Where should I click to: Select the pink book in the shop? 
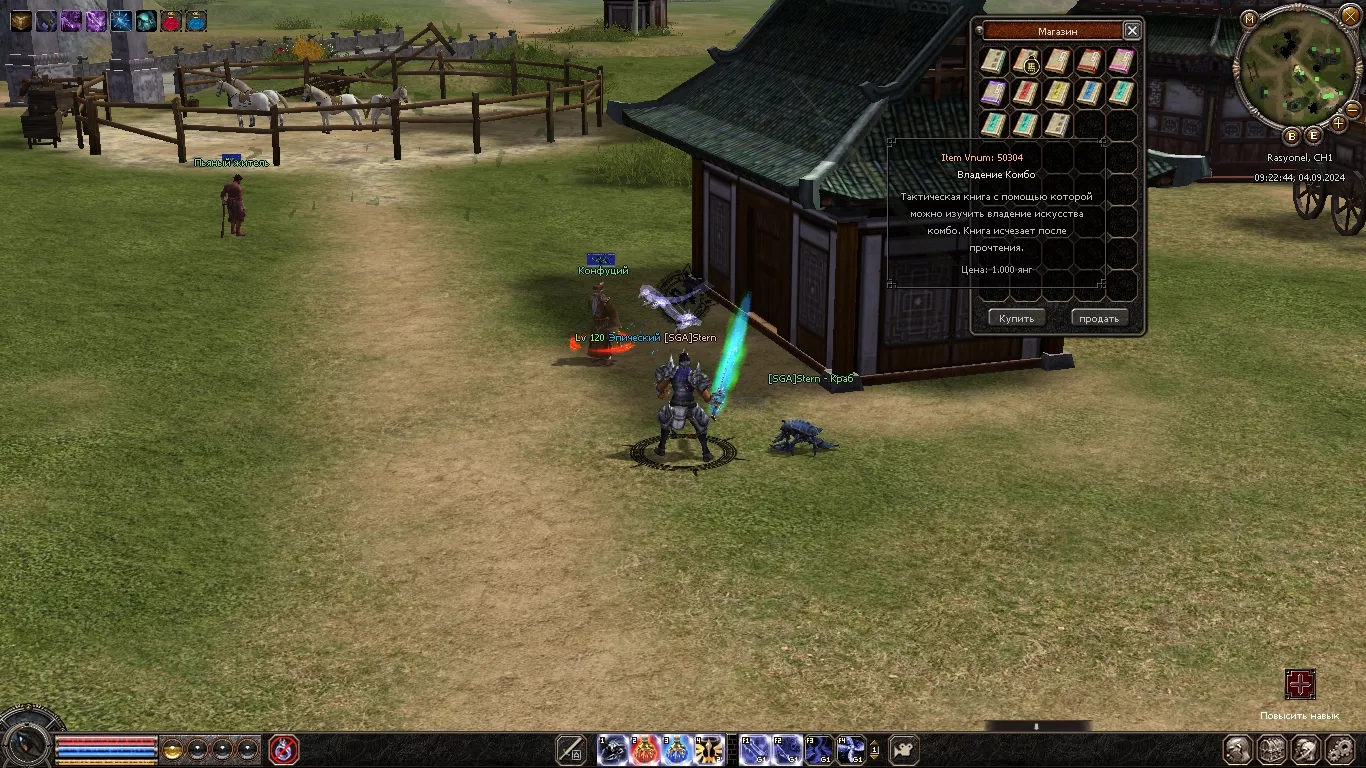click(x=1121, y=62)
